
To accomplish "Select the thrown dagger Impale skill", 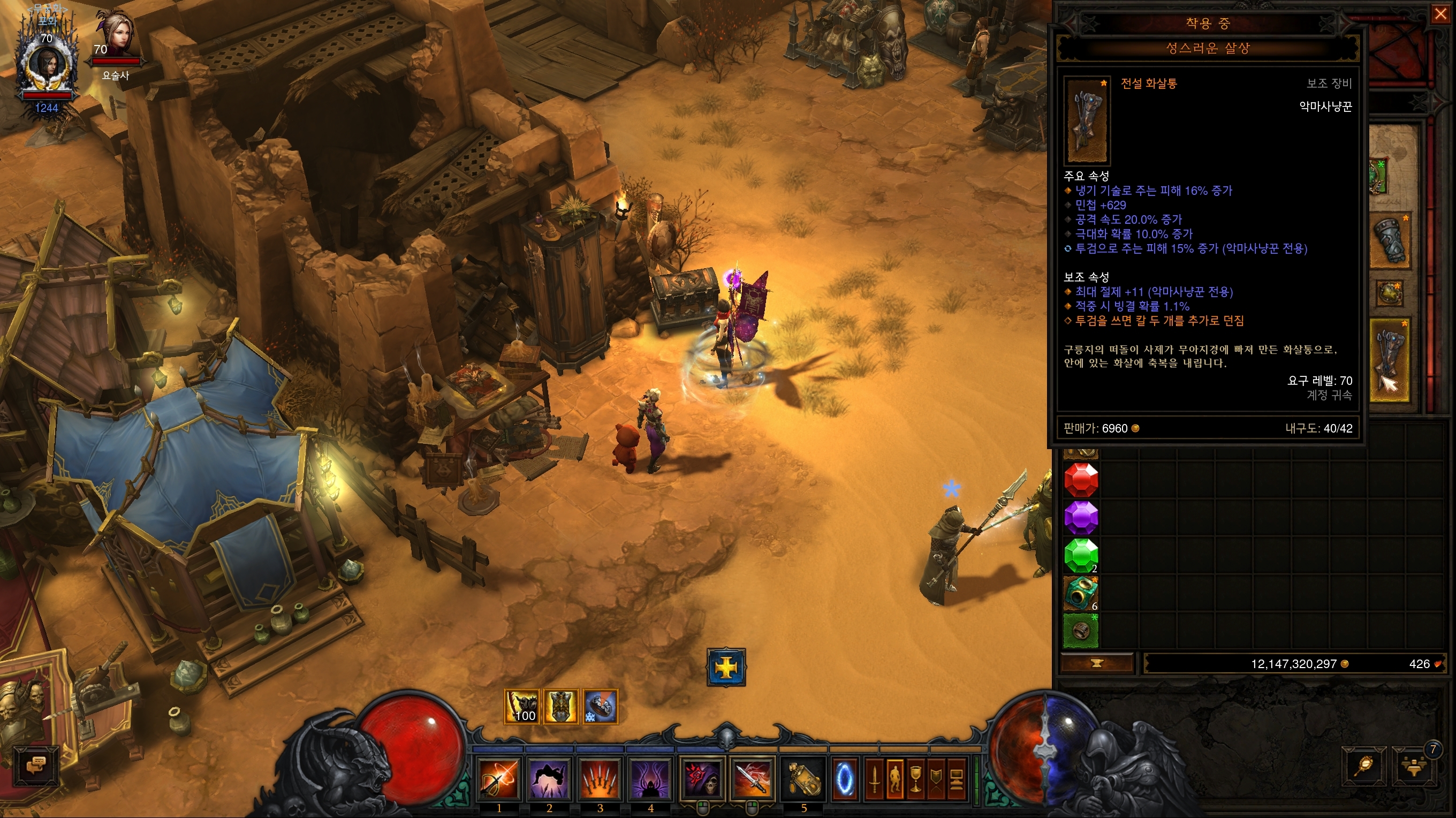I will tap(752, 779).
